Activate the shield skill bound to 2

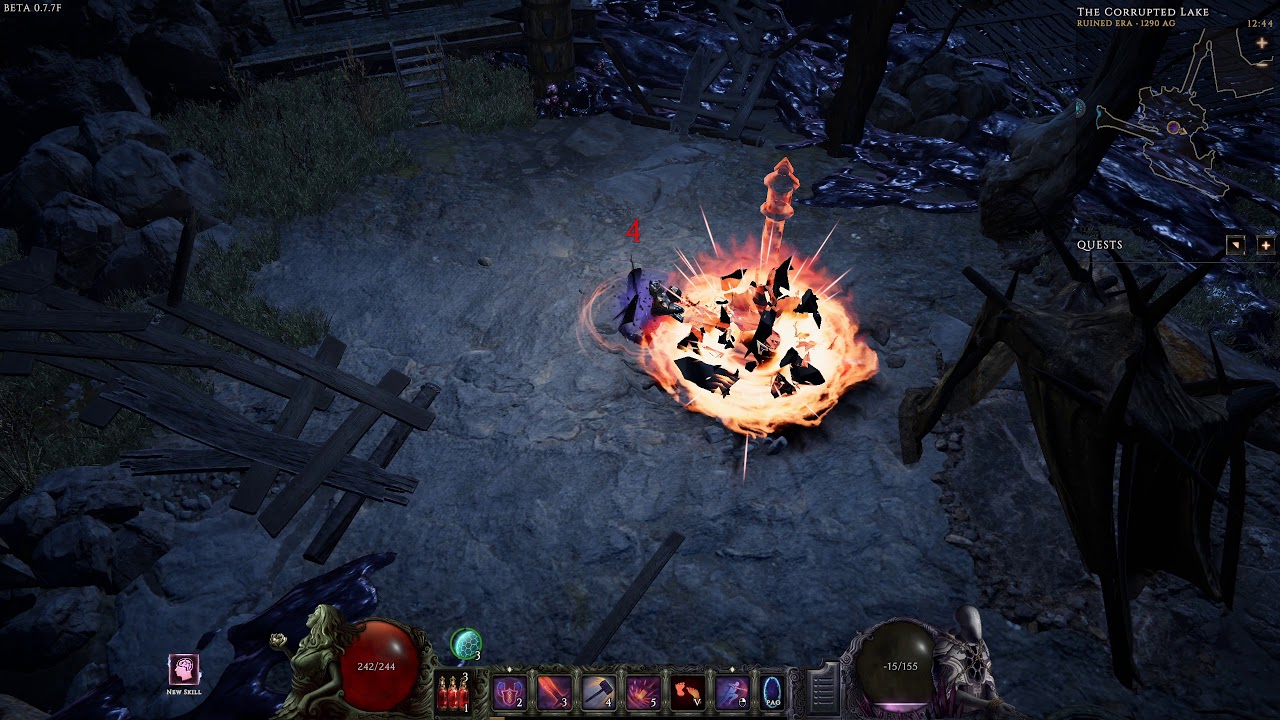pos(509,691)
